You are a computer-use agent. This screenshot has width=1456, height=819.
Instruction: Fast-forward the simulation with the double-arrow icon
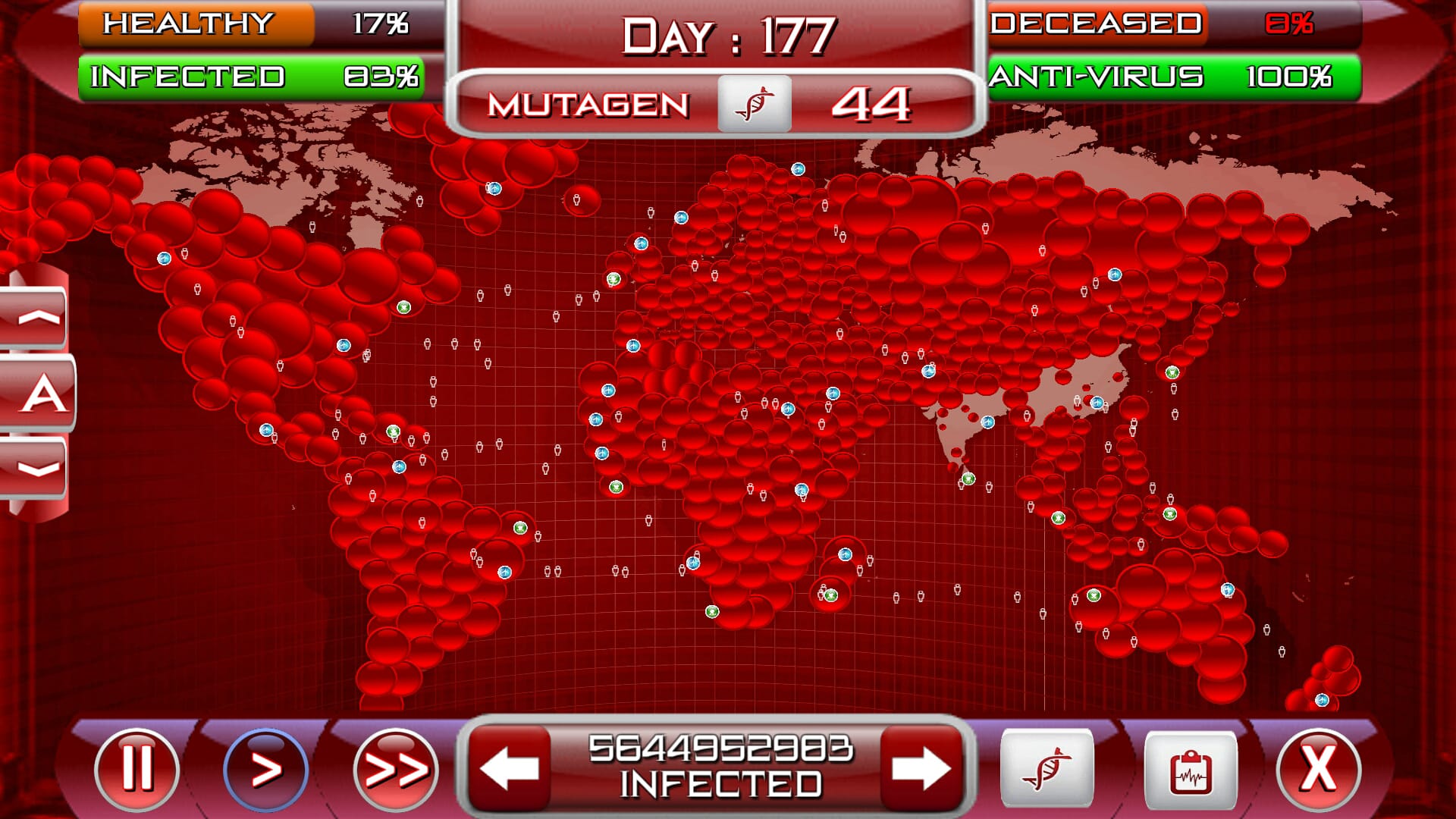click(395, 768)
